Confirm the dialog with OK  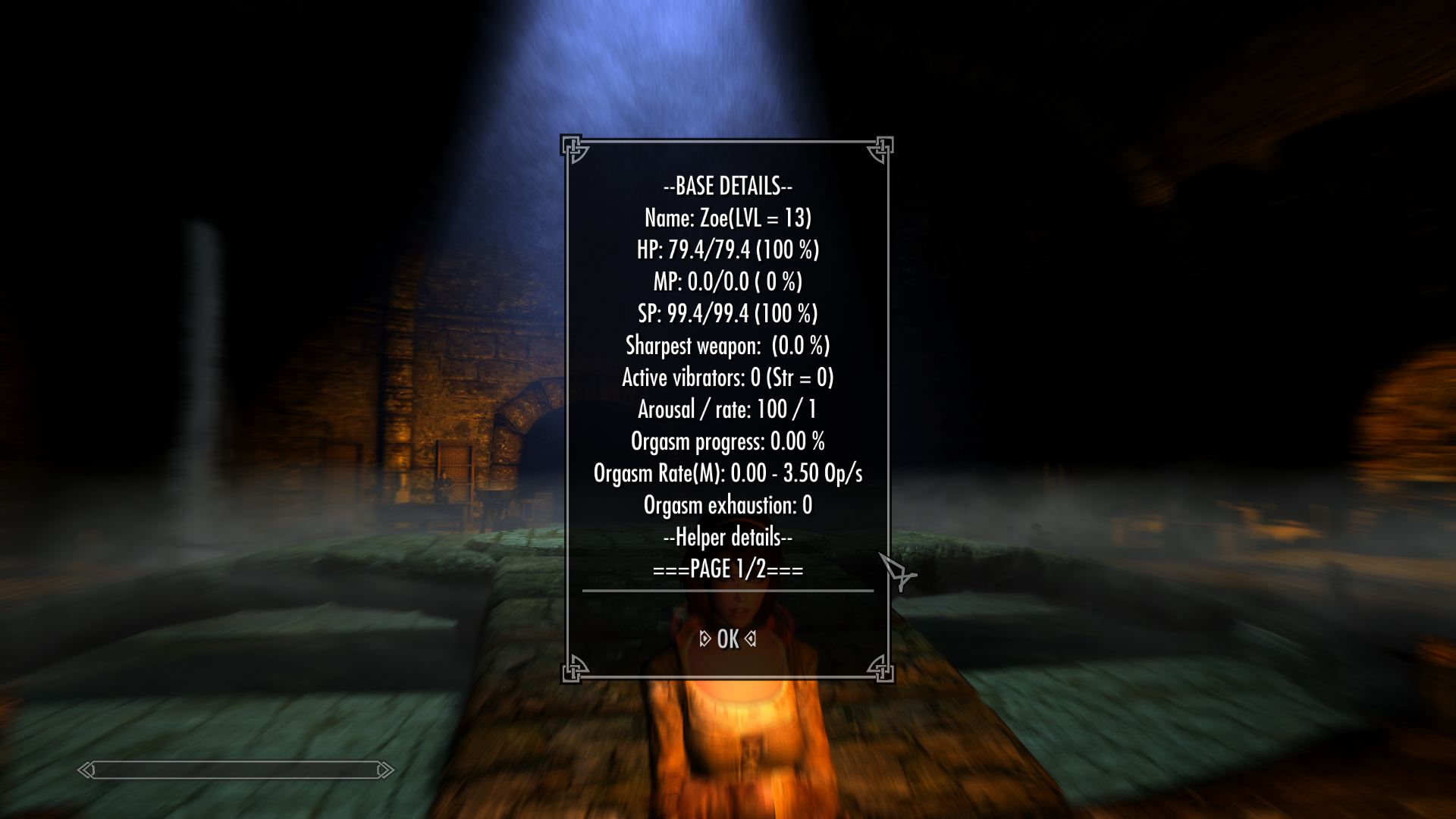[x=727, y=639]
